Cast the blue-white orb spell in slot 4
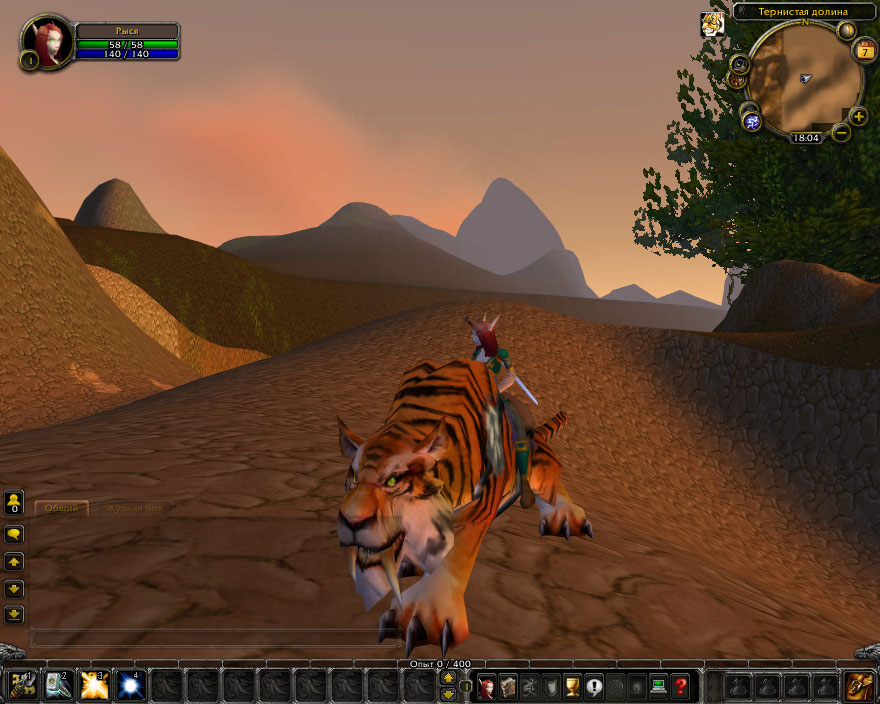Image resolution: width=880 pixels, height=704 pixels. pyautogui.click(x=130, y=686)
